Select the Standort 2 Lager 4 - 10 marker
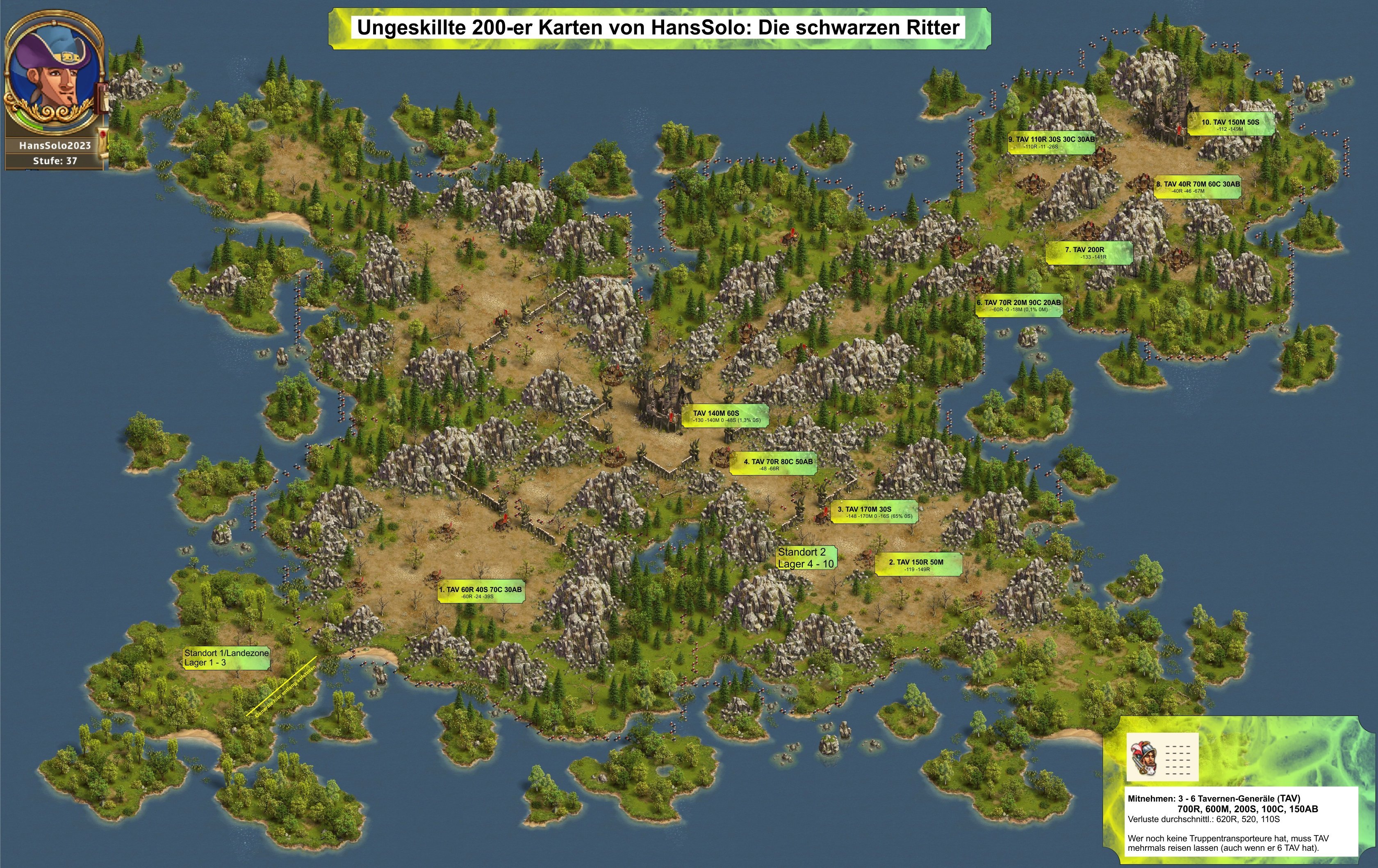Viewport: 1378px width, 868px height. pos(806,558)
